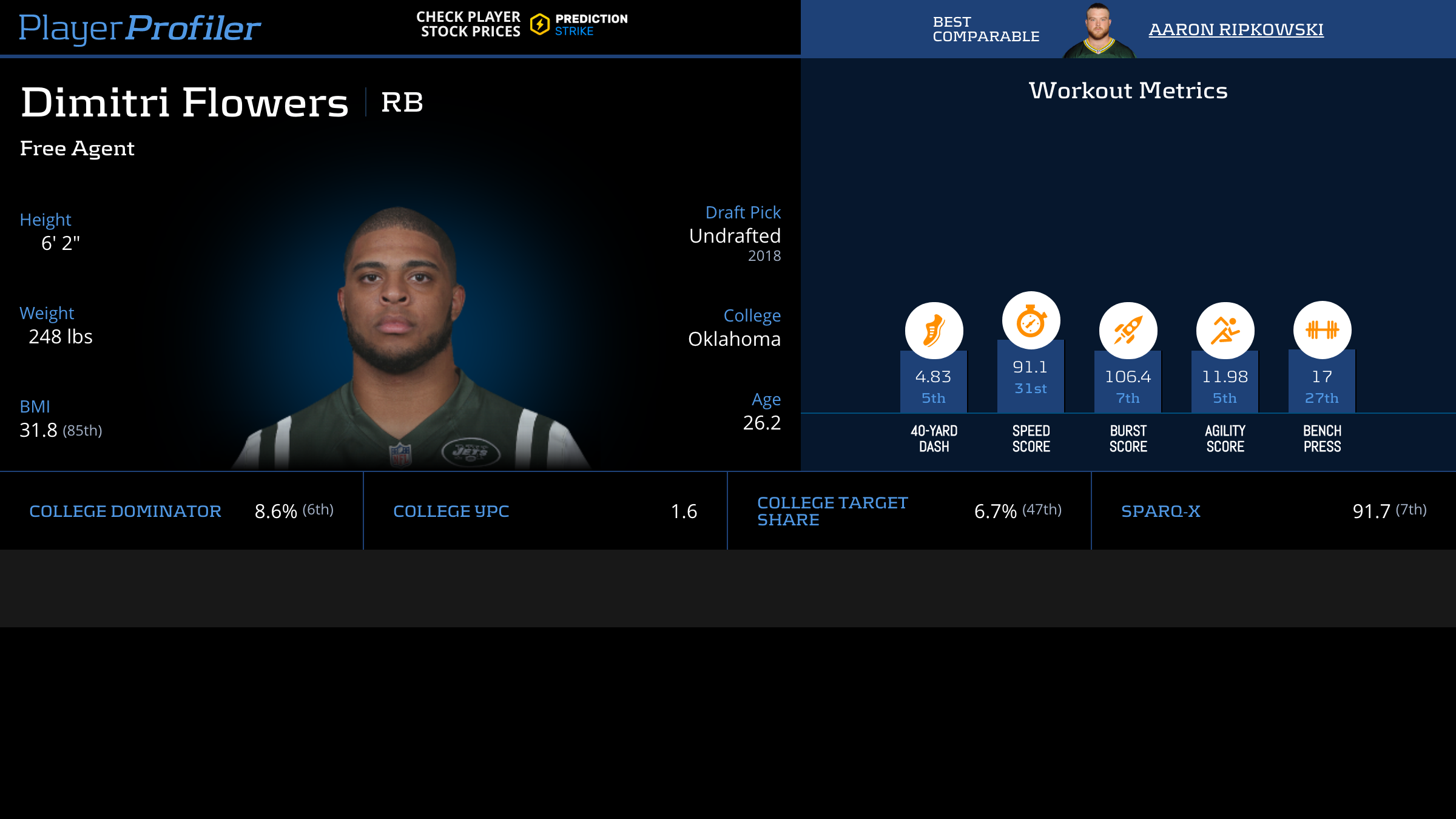The width and height of the screenshot is (1456, 819).
Task: Select the Burst Score rocket icon
Action: pyautogui.click(x=1128, y=331)
